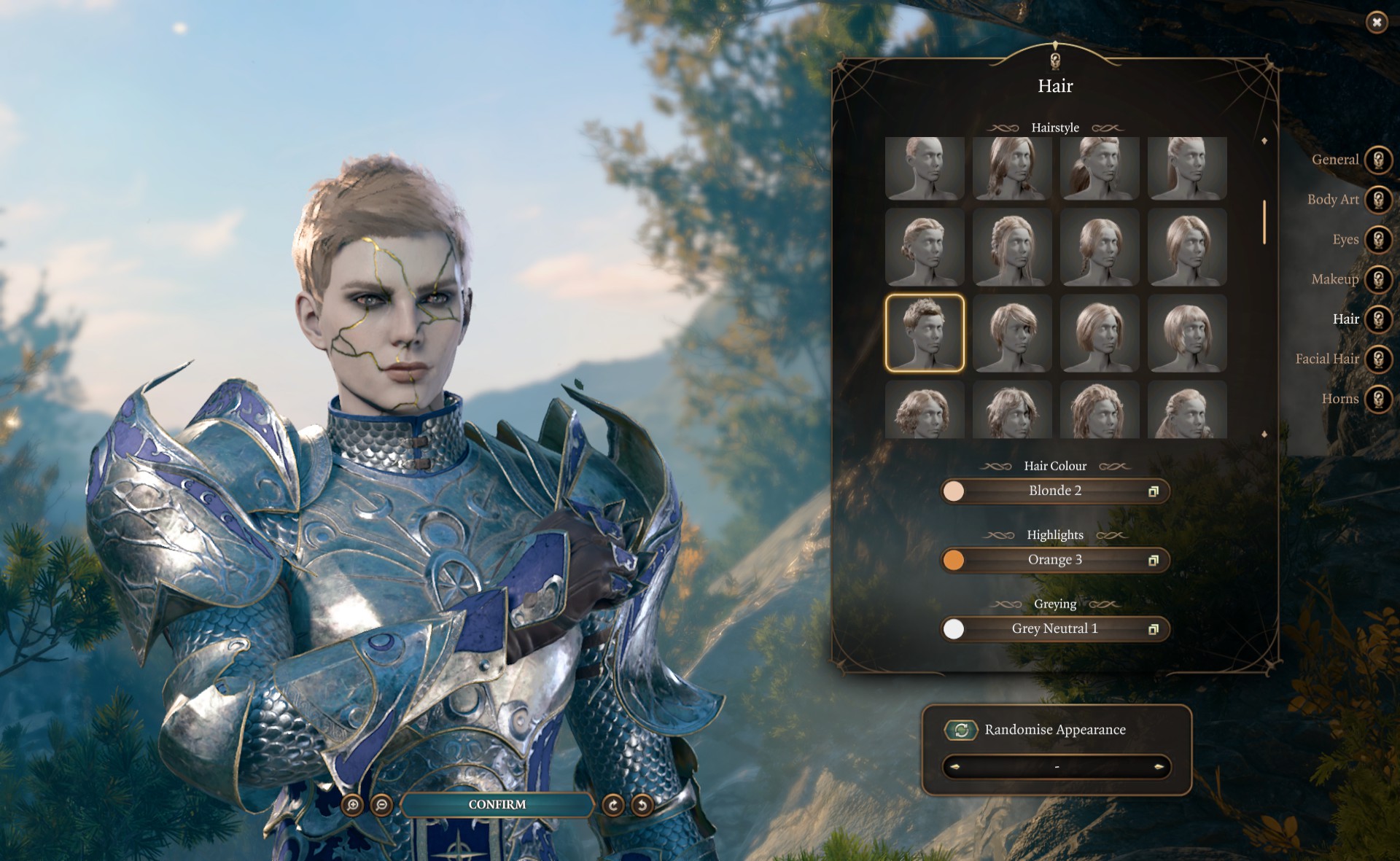The height and width of the screenshot is (861, 1400).
Task: Open the Body Art tab
Action: click(x=1378, y=200)
